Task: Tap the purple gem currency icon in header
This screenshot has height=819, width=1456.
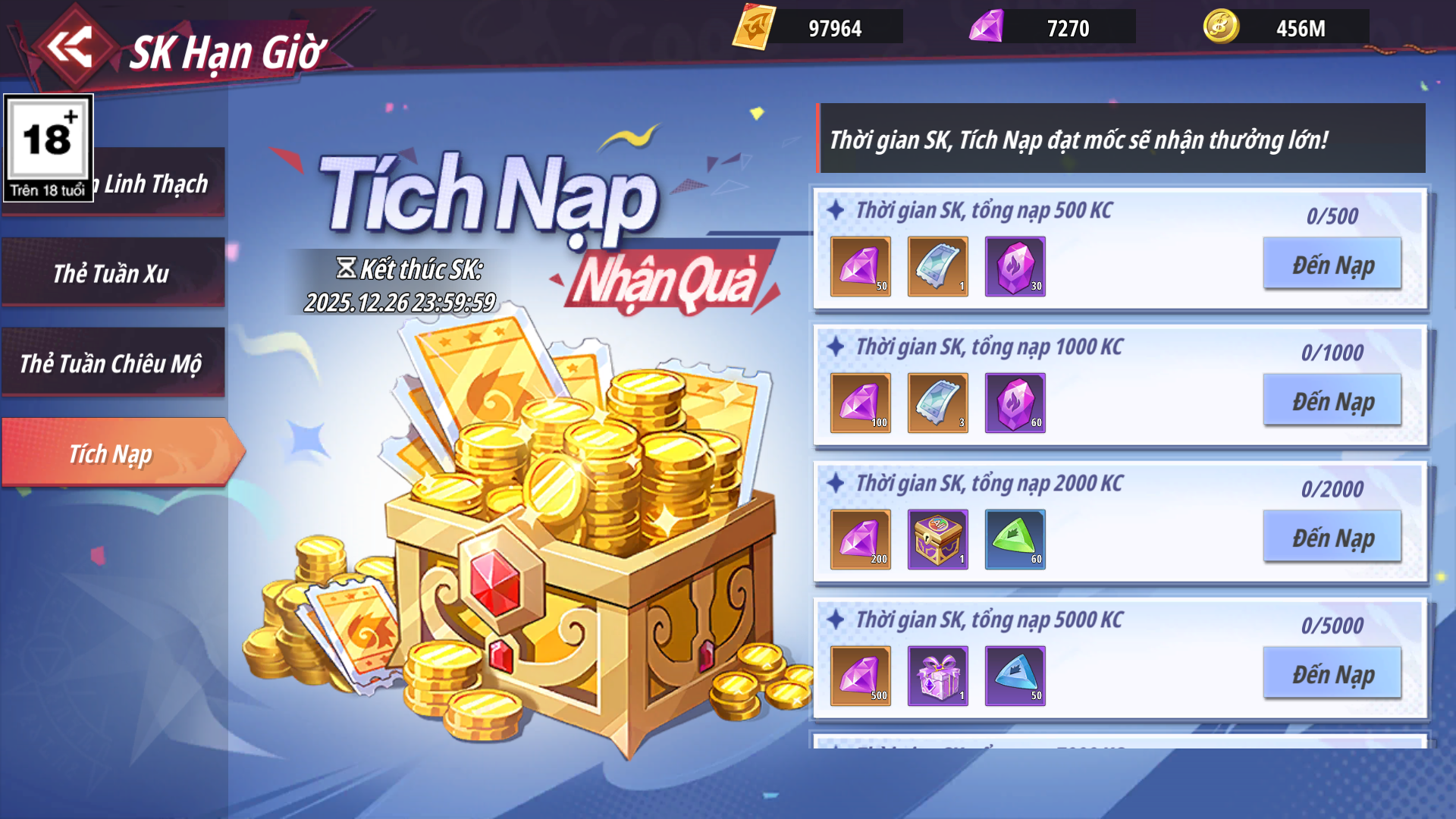Action: (x=987, y=27)
